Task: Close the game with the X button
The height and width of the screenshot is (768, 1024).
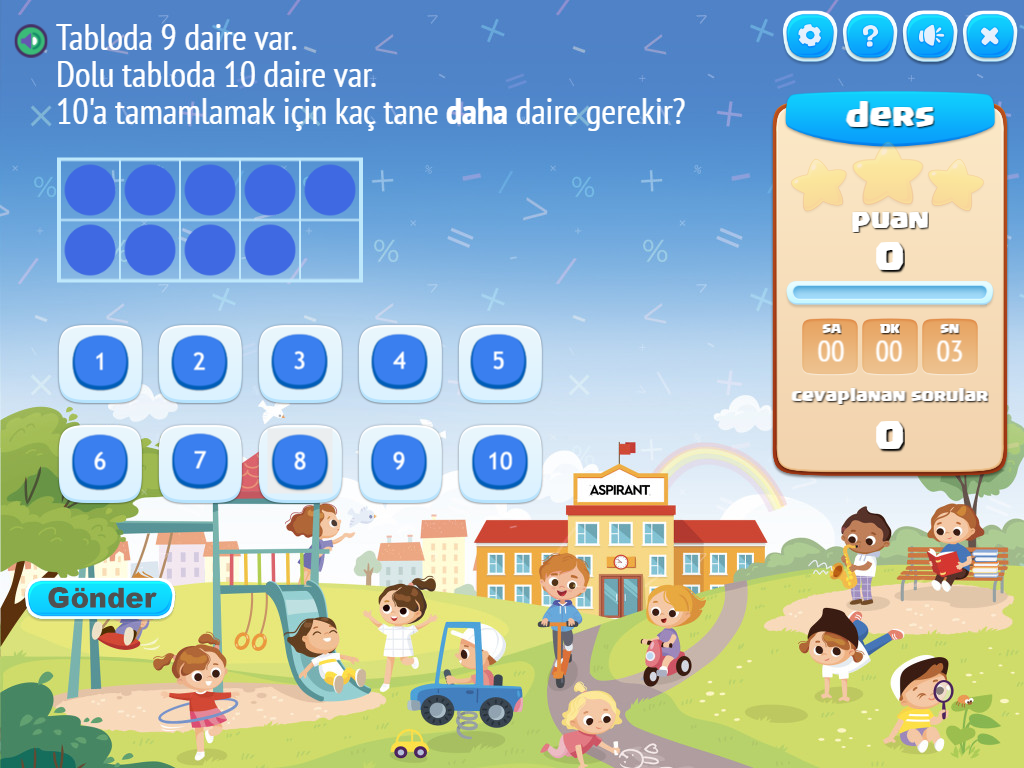Action: tap(990, 37)
